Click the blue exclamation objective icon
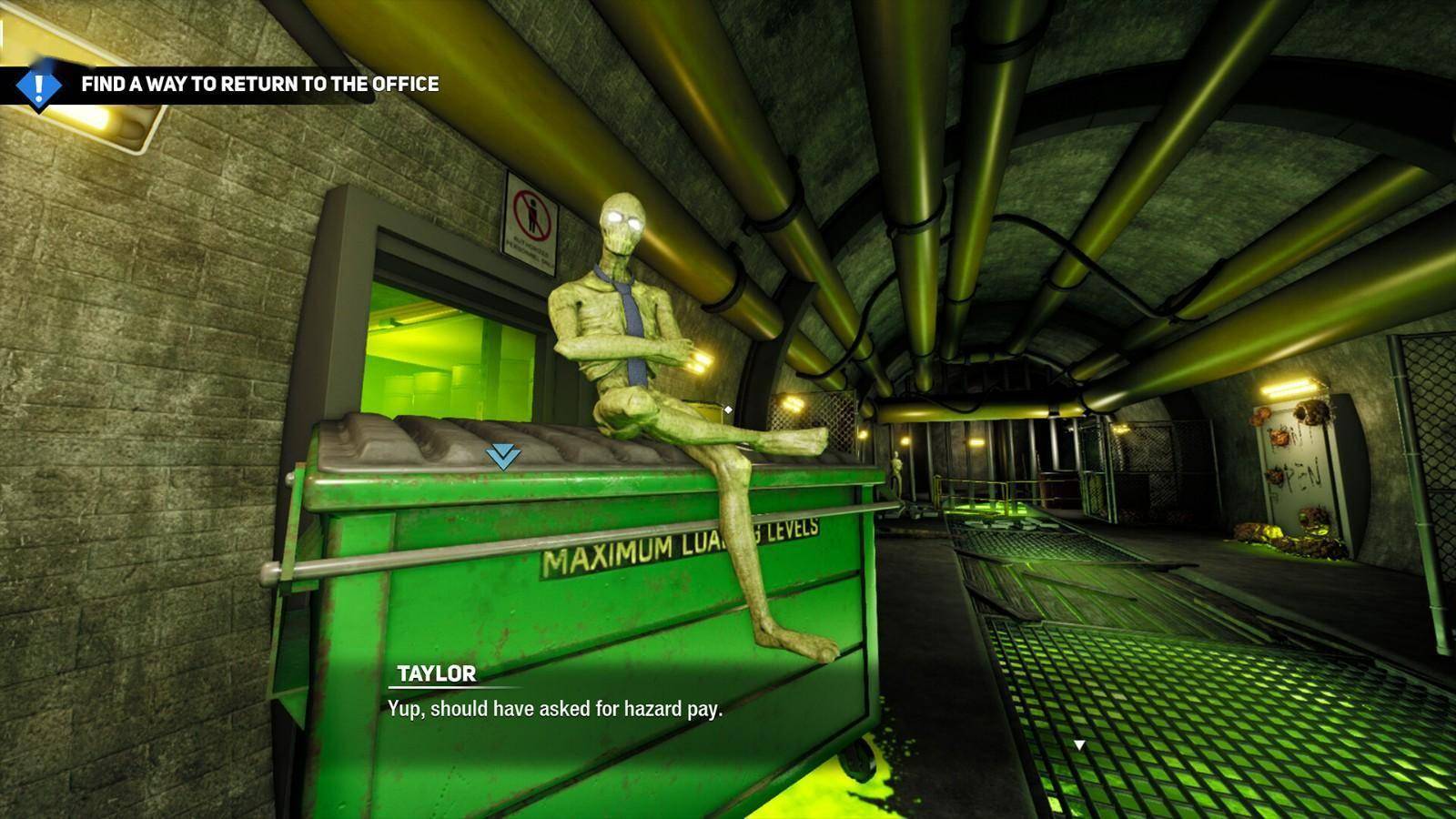 click(38, 87)
